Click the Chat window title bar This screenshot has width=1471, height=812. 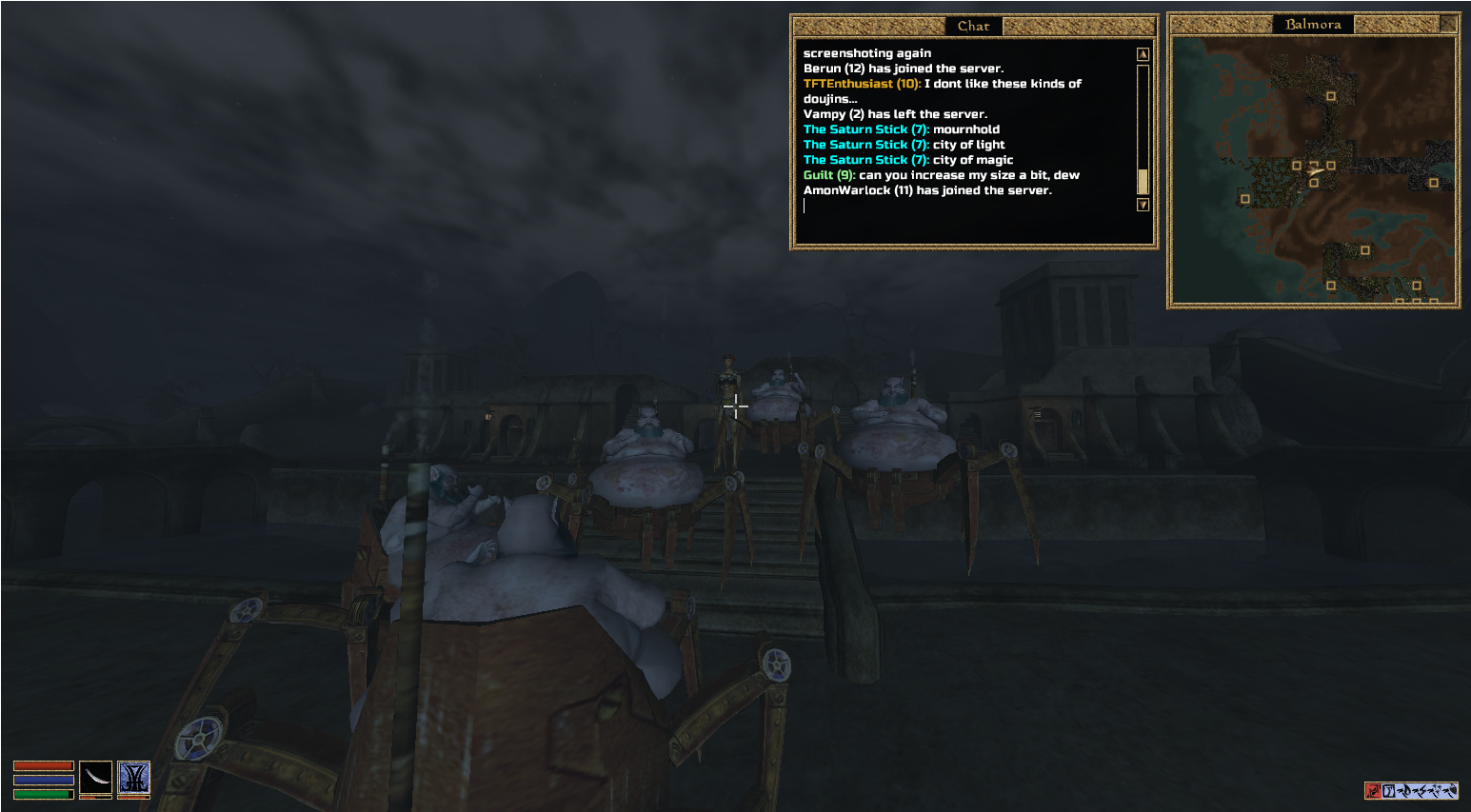pyautogui.click(x=973, y=26)
